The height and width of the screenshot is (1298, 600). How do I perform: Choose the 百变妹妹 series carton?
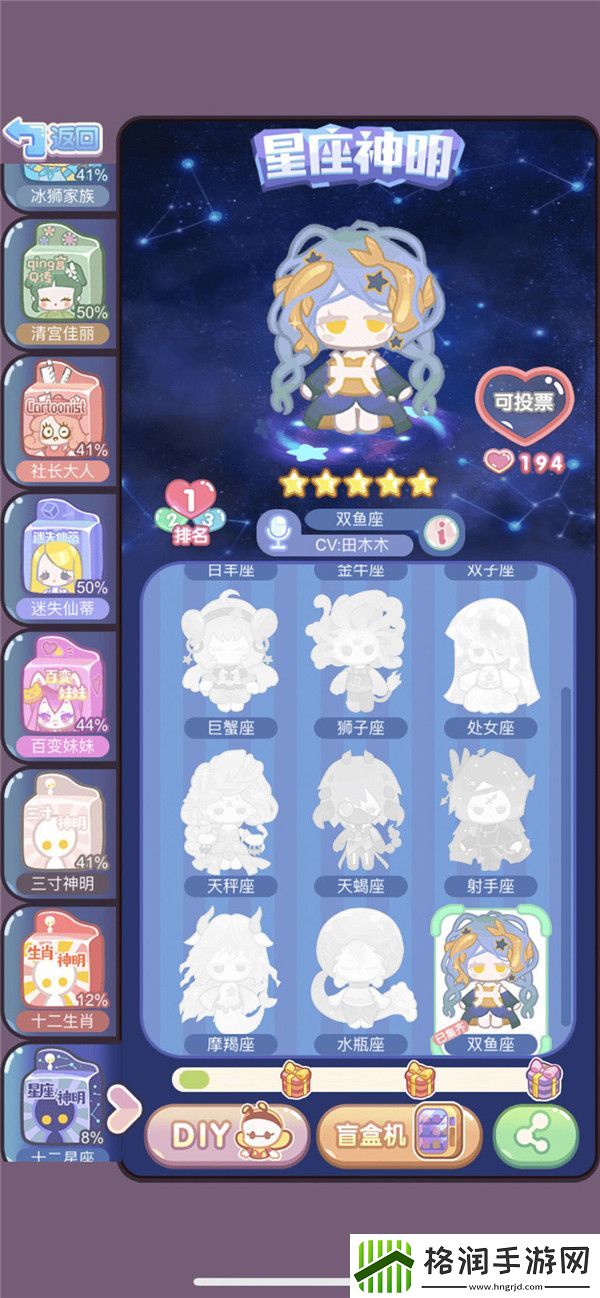(62, 696)
